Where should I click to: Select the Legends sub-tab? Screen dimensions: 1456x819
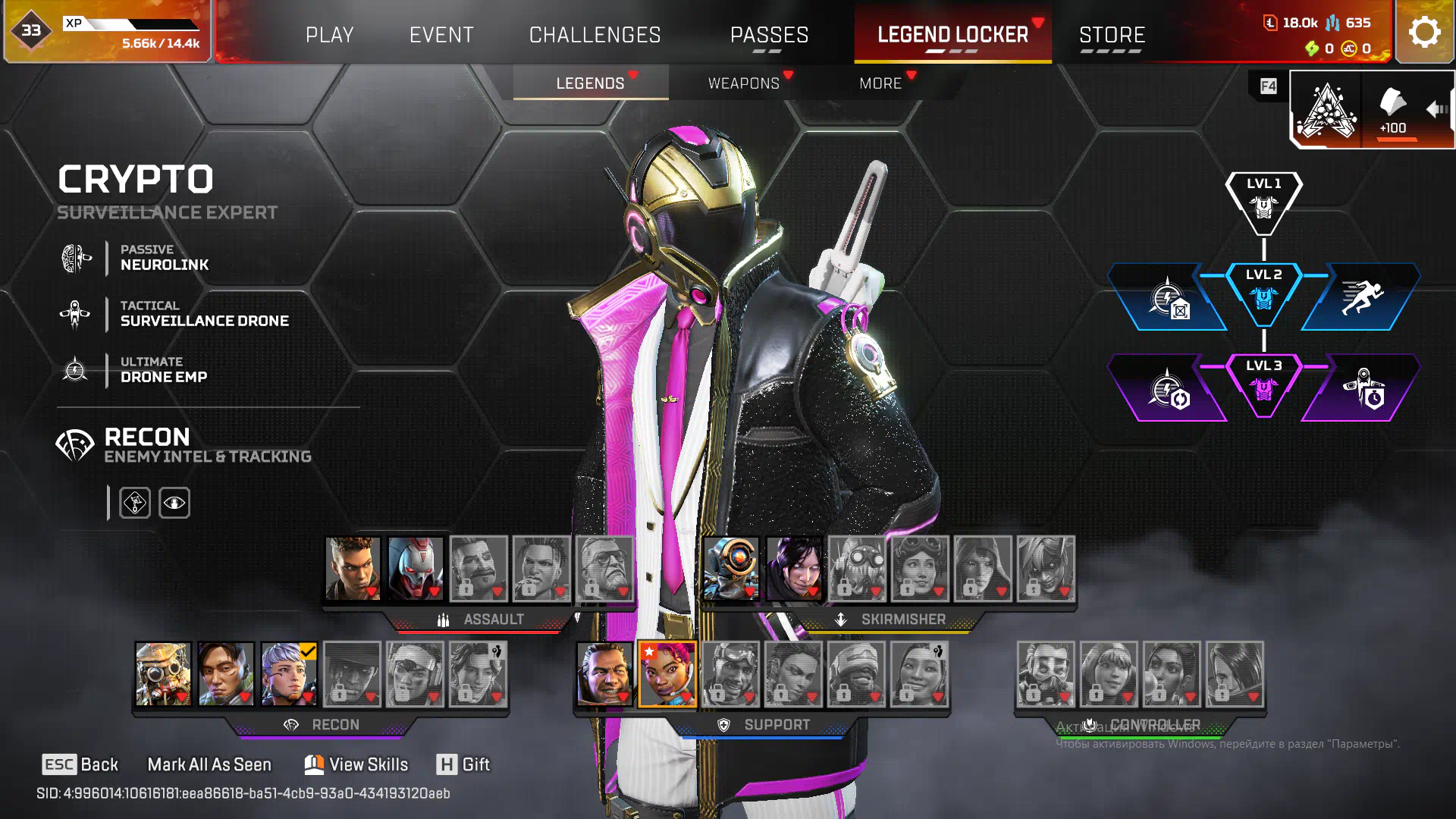(590, 83)
